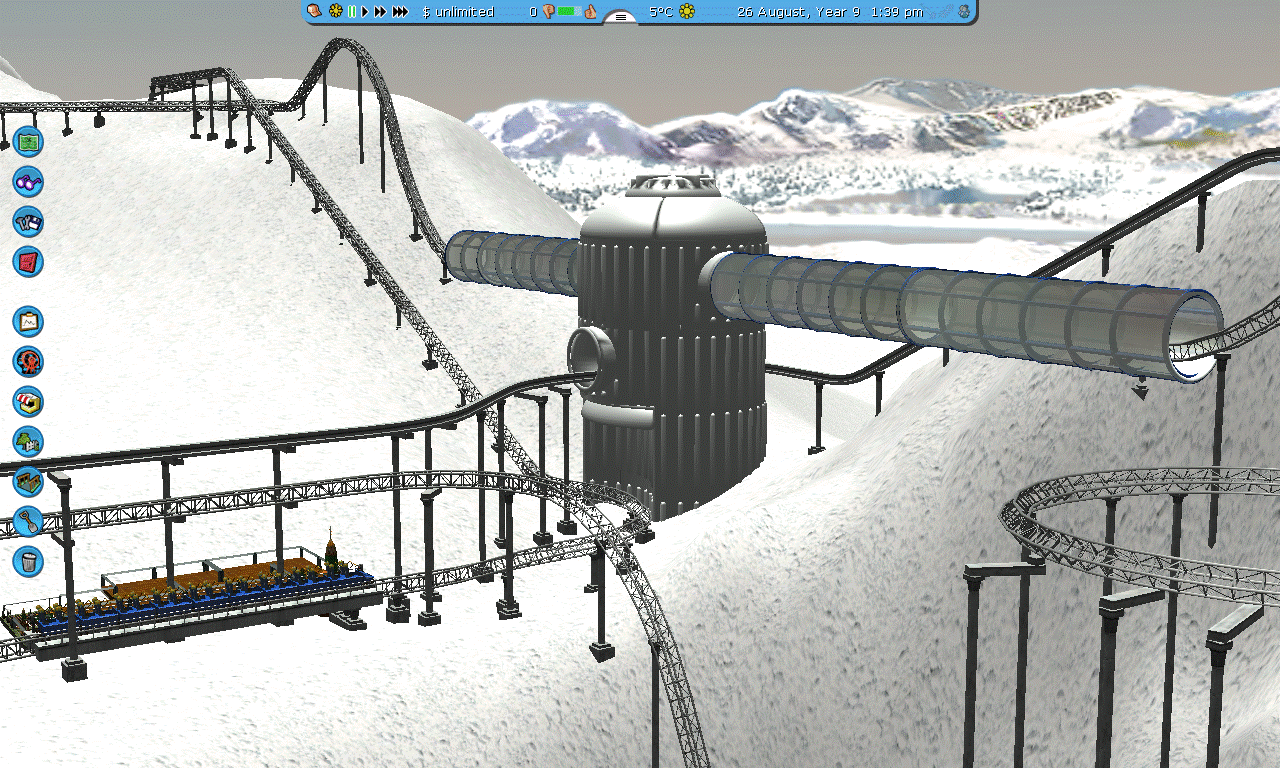Select the trash can delete tool

pyautogui.click(x=28, y=561)
